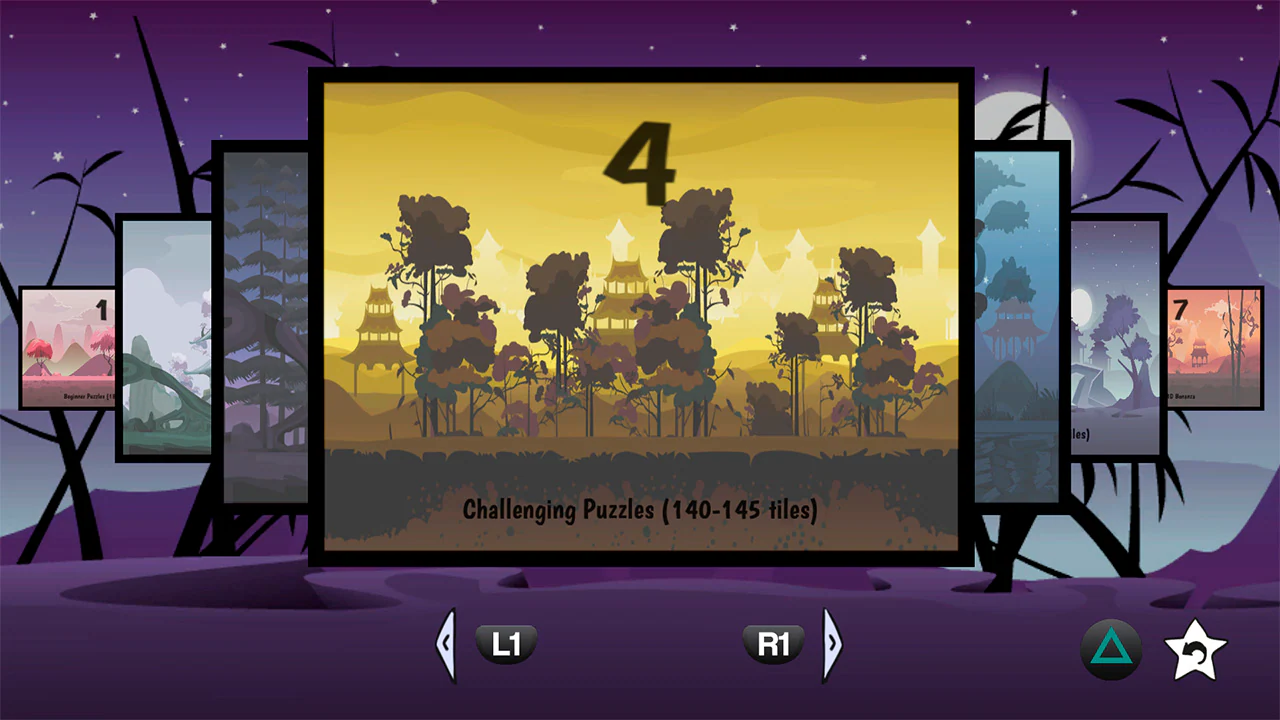Click the left navigation chevron
This screenshot has width=1280, height=720.
point(447,644)
